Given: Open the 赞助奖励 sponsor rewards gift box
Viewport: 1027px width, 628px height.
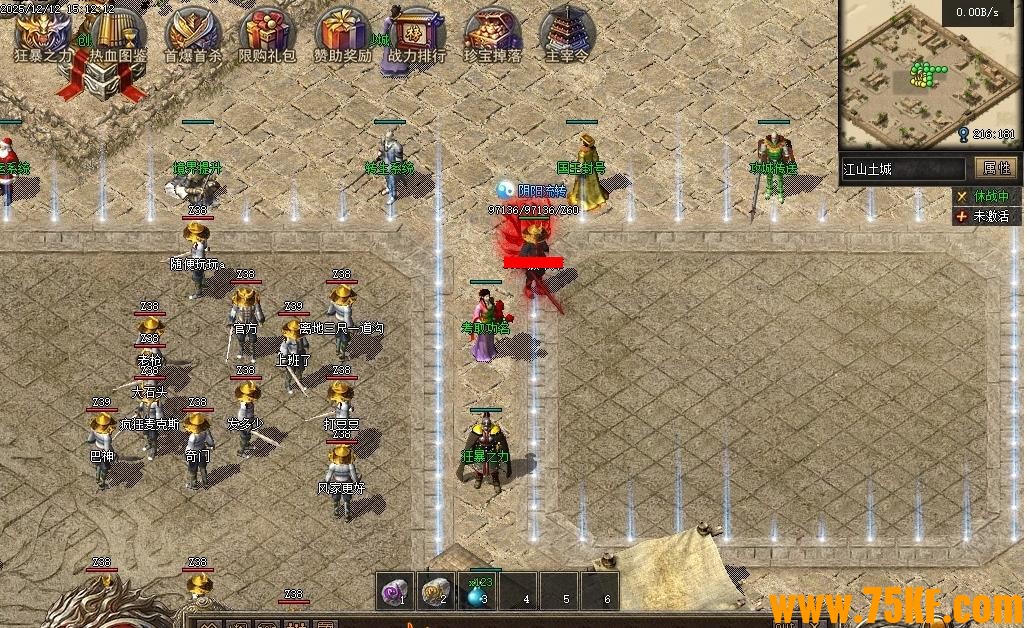Looking at the screenshot, I should tap(342, 33).
